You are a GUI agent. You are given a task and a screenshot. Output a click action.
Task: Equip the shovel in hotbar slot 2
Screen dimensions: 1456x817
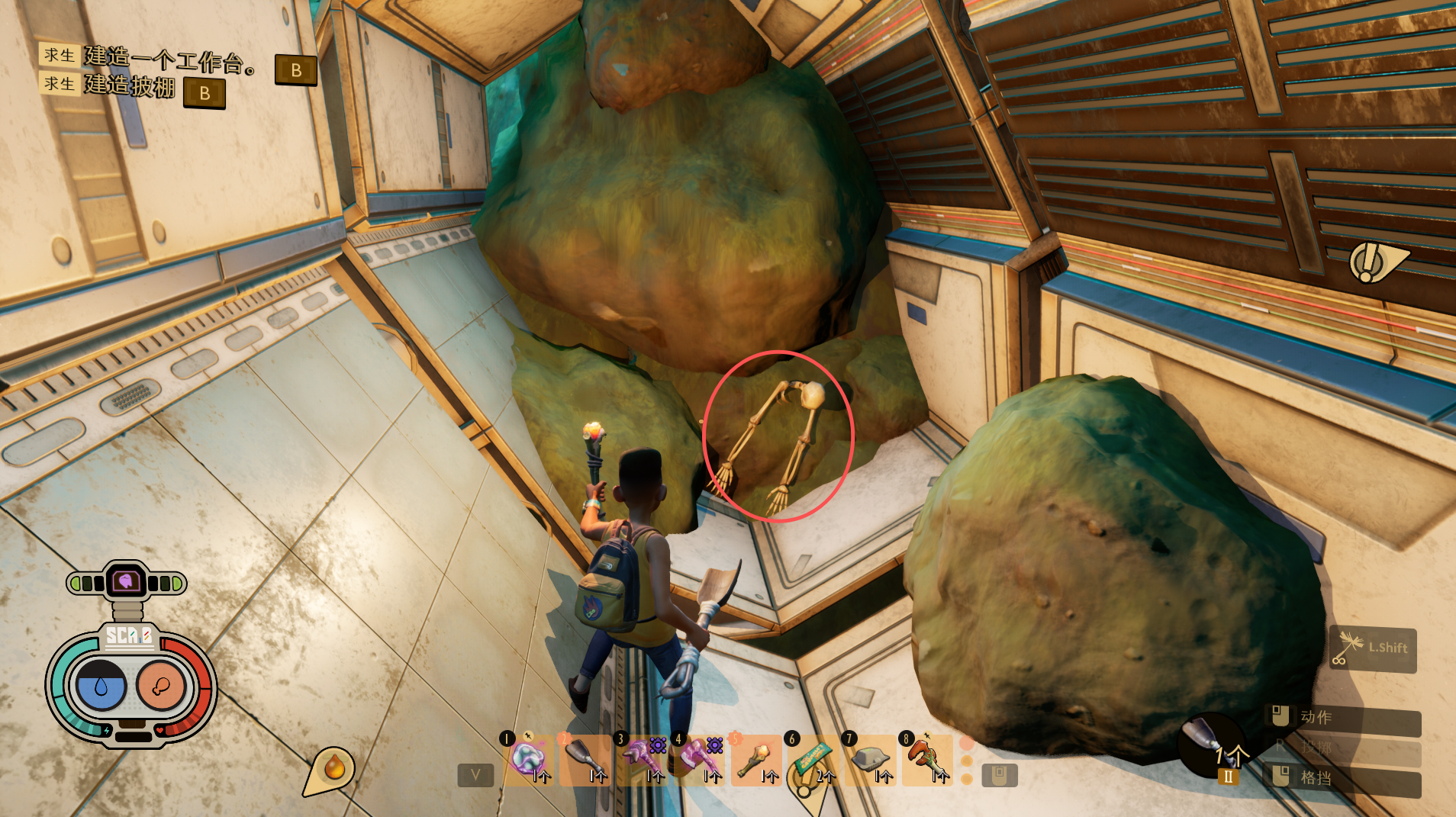585,758
